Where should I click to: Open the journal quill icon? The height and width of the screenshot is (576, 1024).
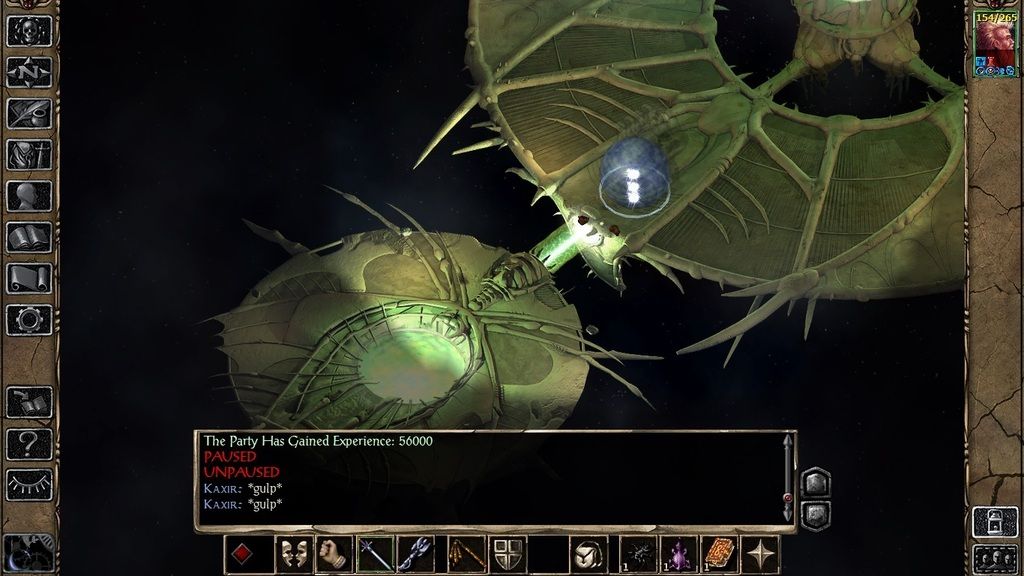click(x=29, y=113)
